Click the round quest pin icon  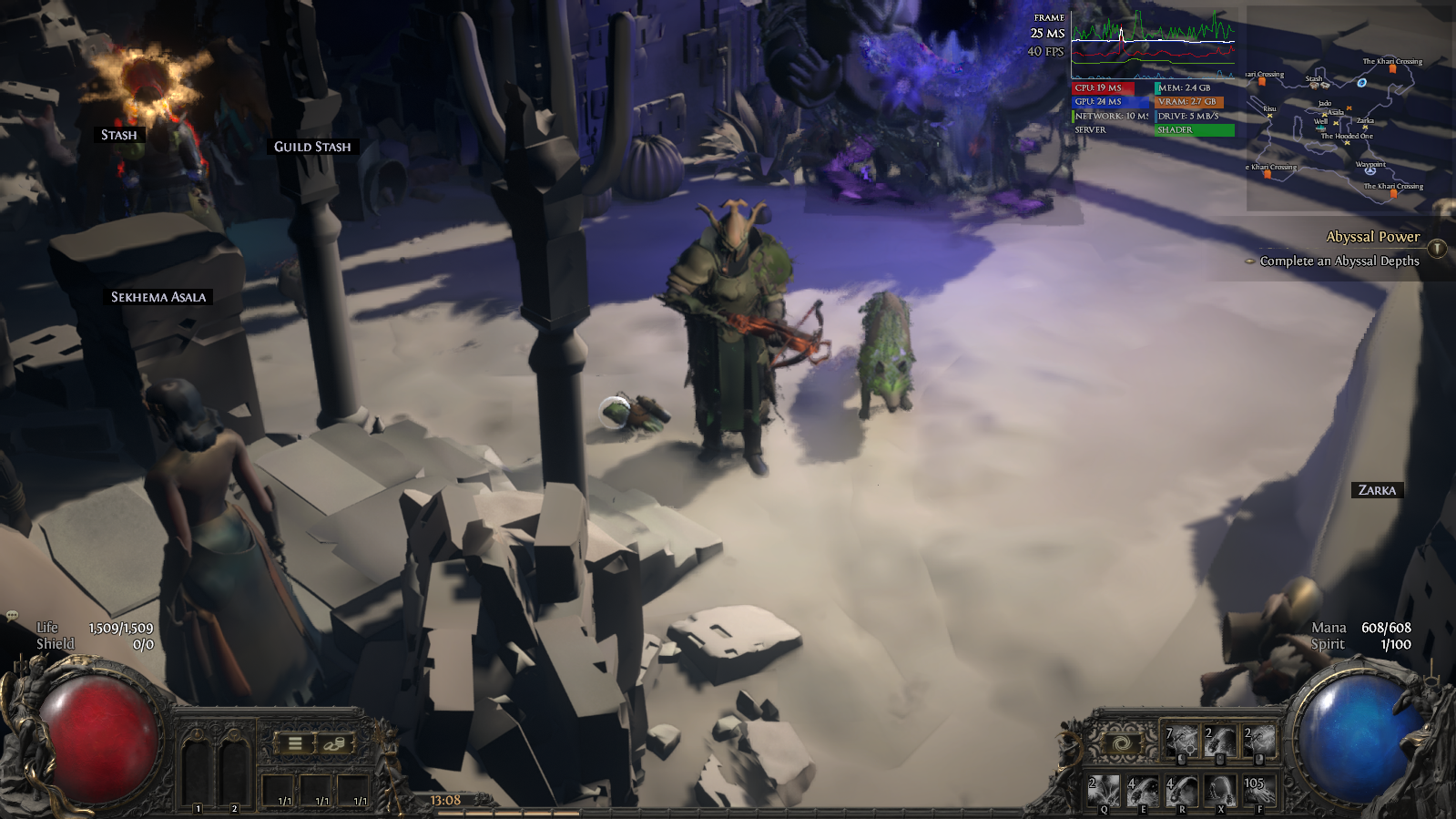point(1437,248)
